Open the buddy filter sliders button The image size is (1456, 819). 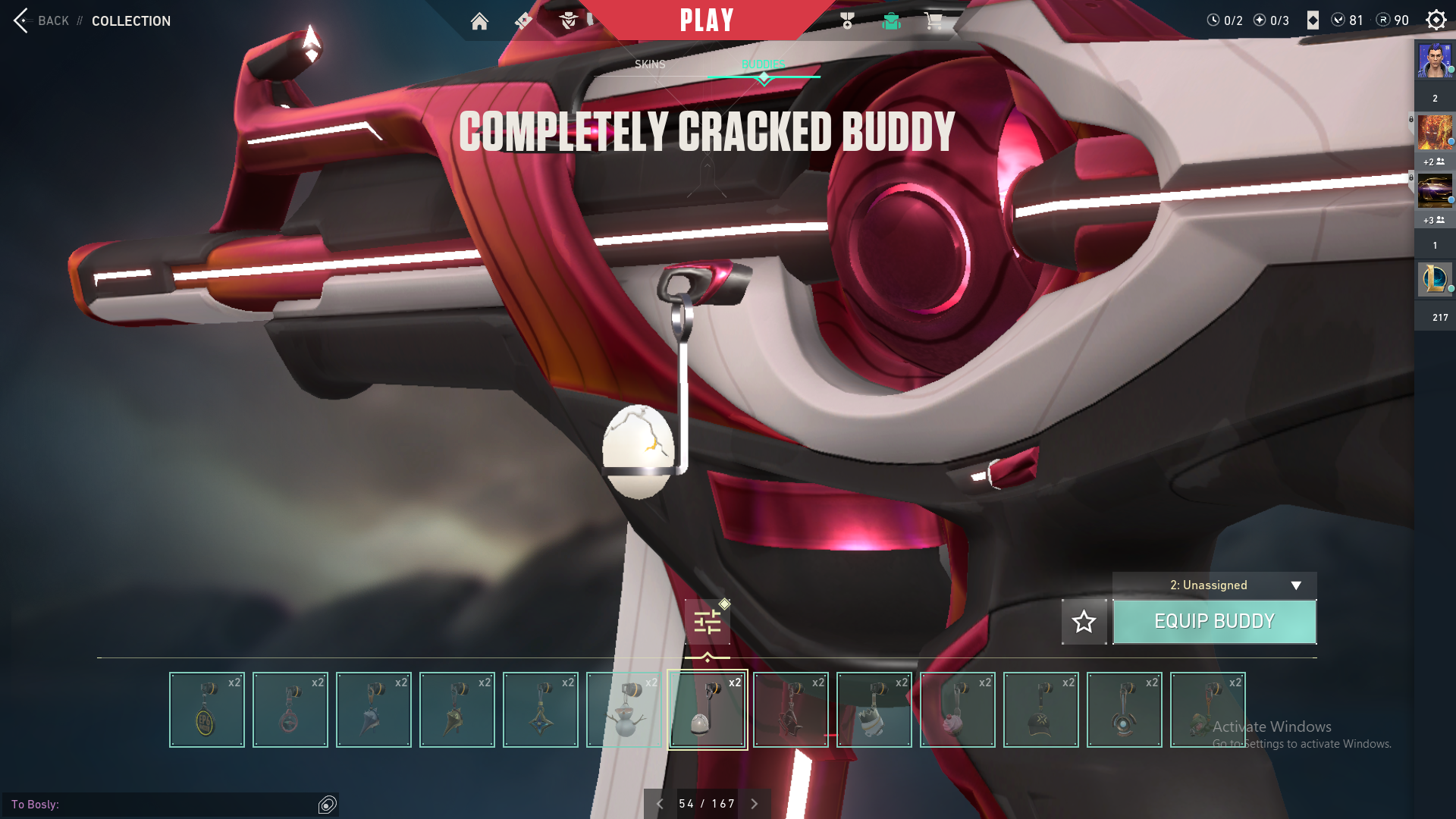(708, 623)
